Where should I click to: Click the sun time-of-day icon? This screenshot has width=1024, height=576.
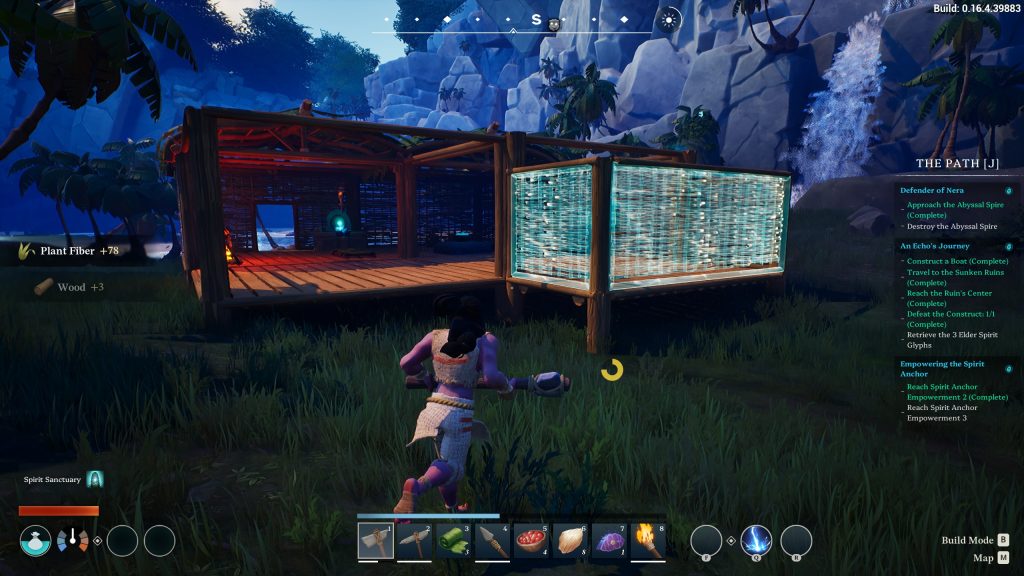[x=670, y=19]
